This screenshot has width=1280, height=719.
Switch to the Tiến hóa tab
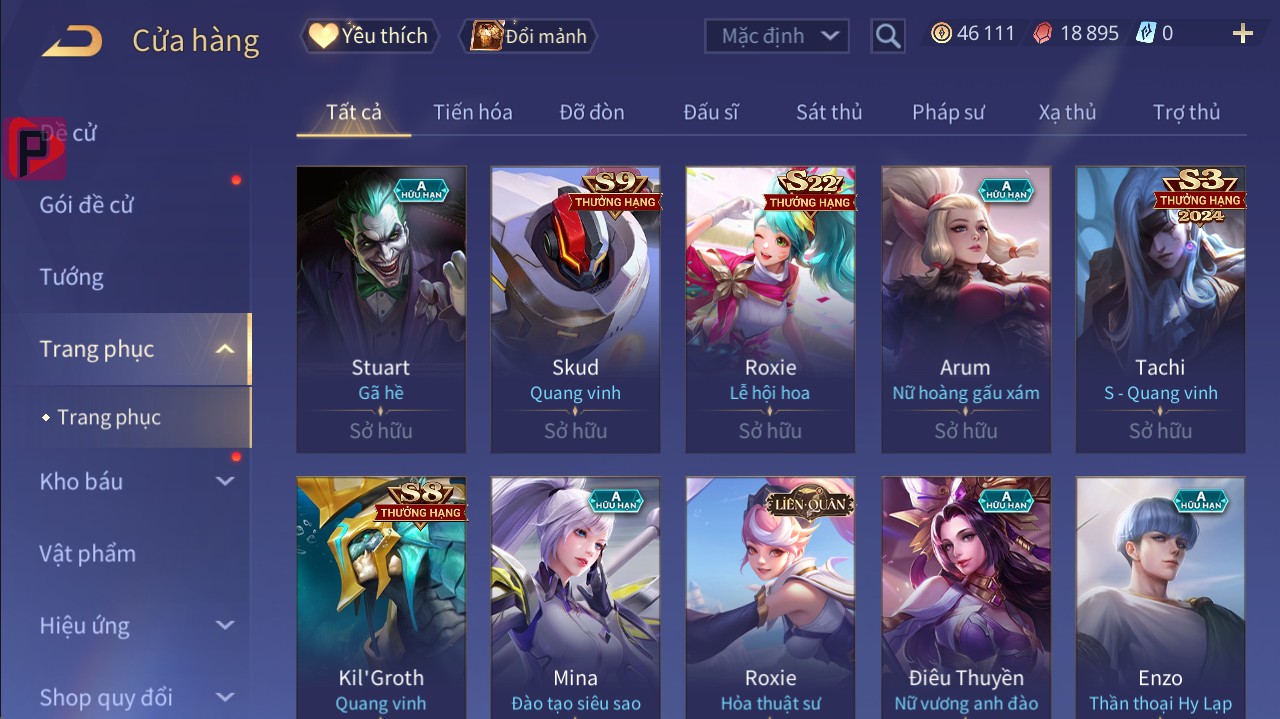pos(472,112)
